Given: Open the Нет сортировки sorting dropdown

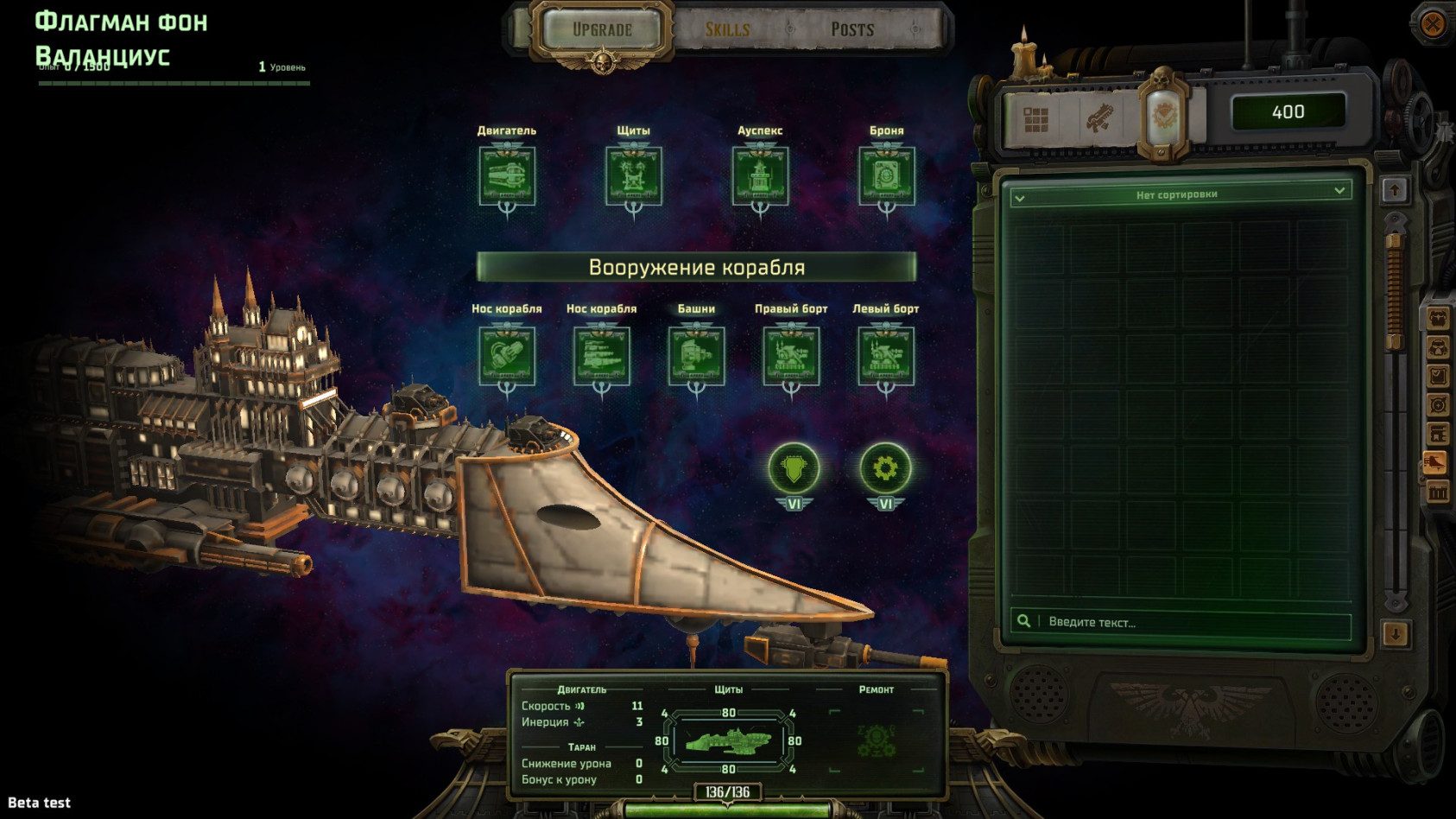Looking at the screenshot, I should coord(1179,194).
